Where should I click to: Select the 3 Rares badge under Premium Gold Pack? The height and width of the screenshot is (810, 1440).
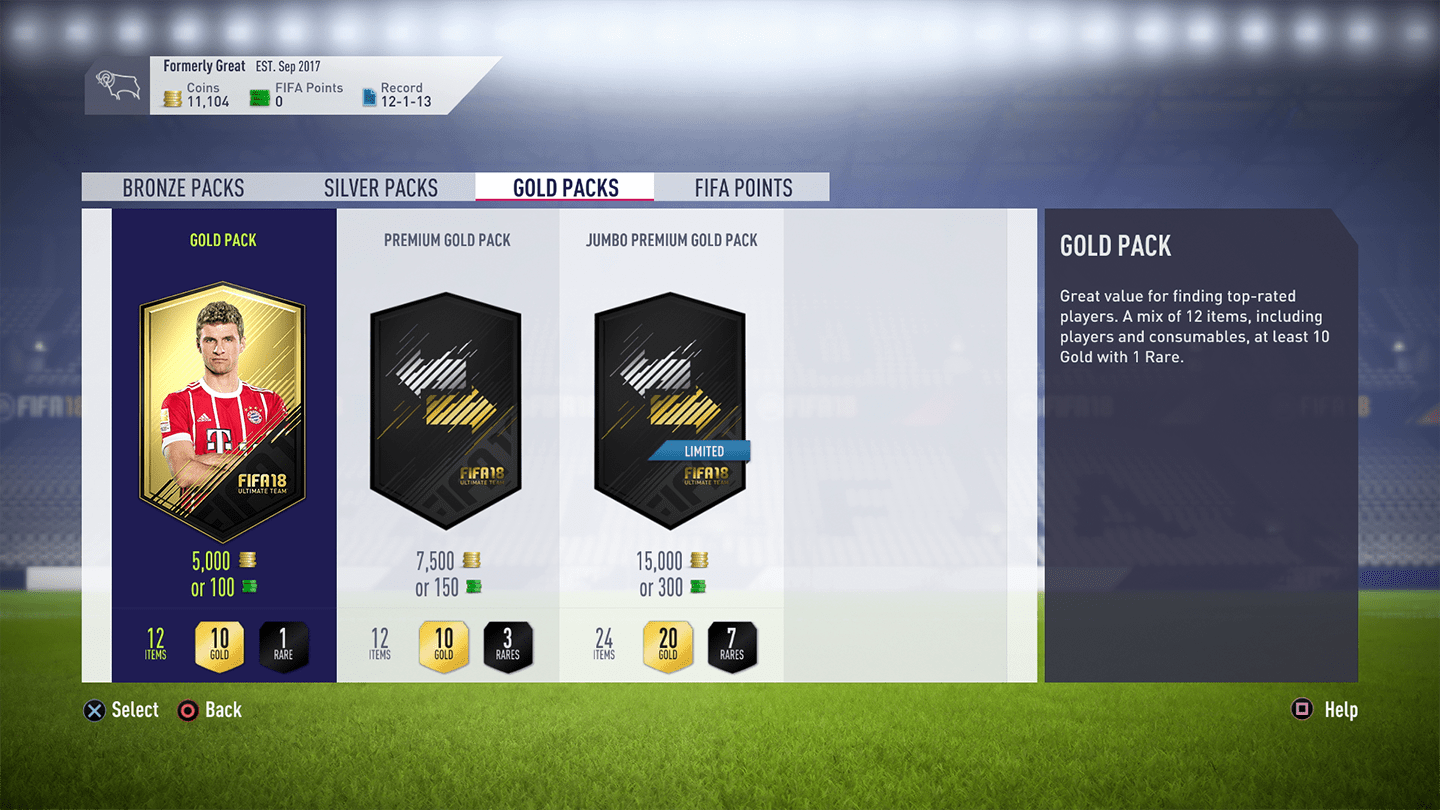508,645
